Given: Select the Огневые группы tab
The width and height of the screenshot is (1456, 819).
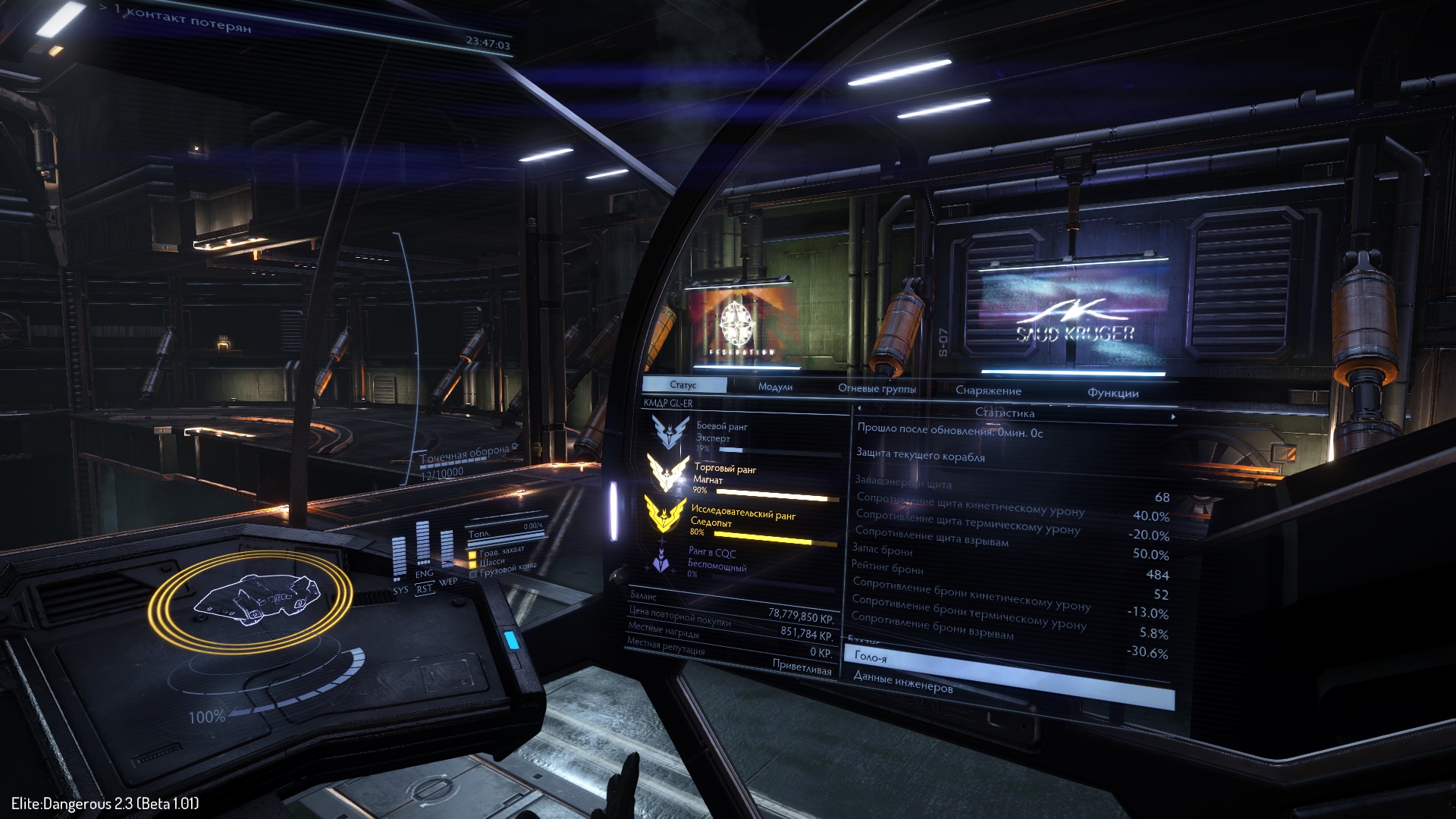Looking at the screenshot, I should click(x=877, y=389).
